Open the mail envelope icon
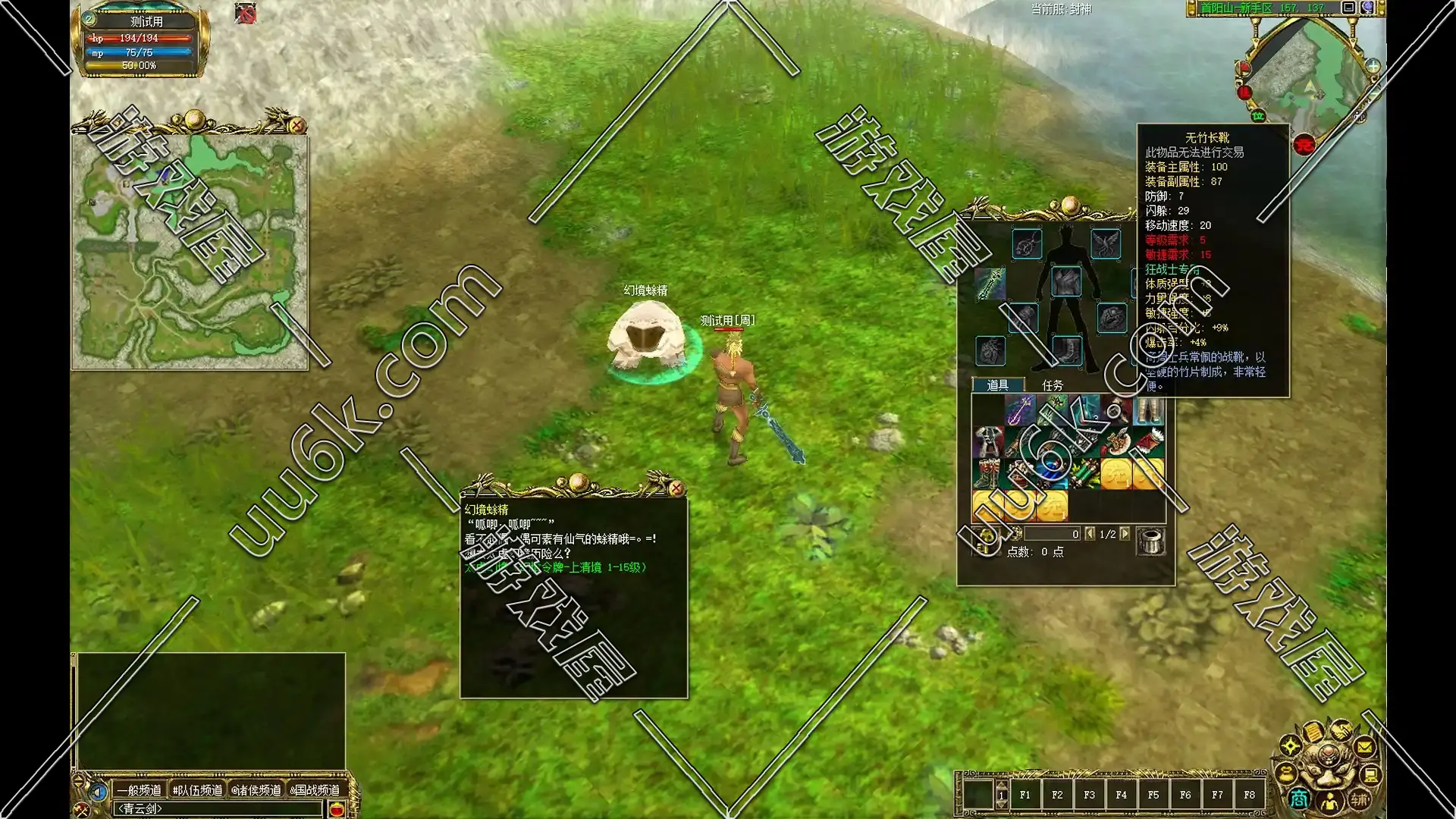 [1363, 747]
